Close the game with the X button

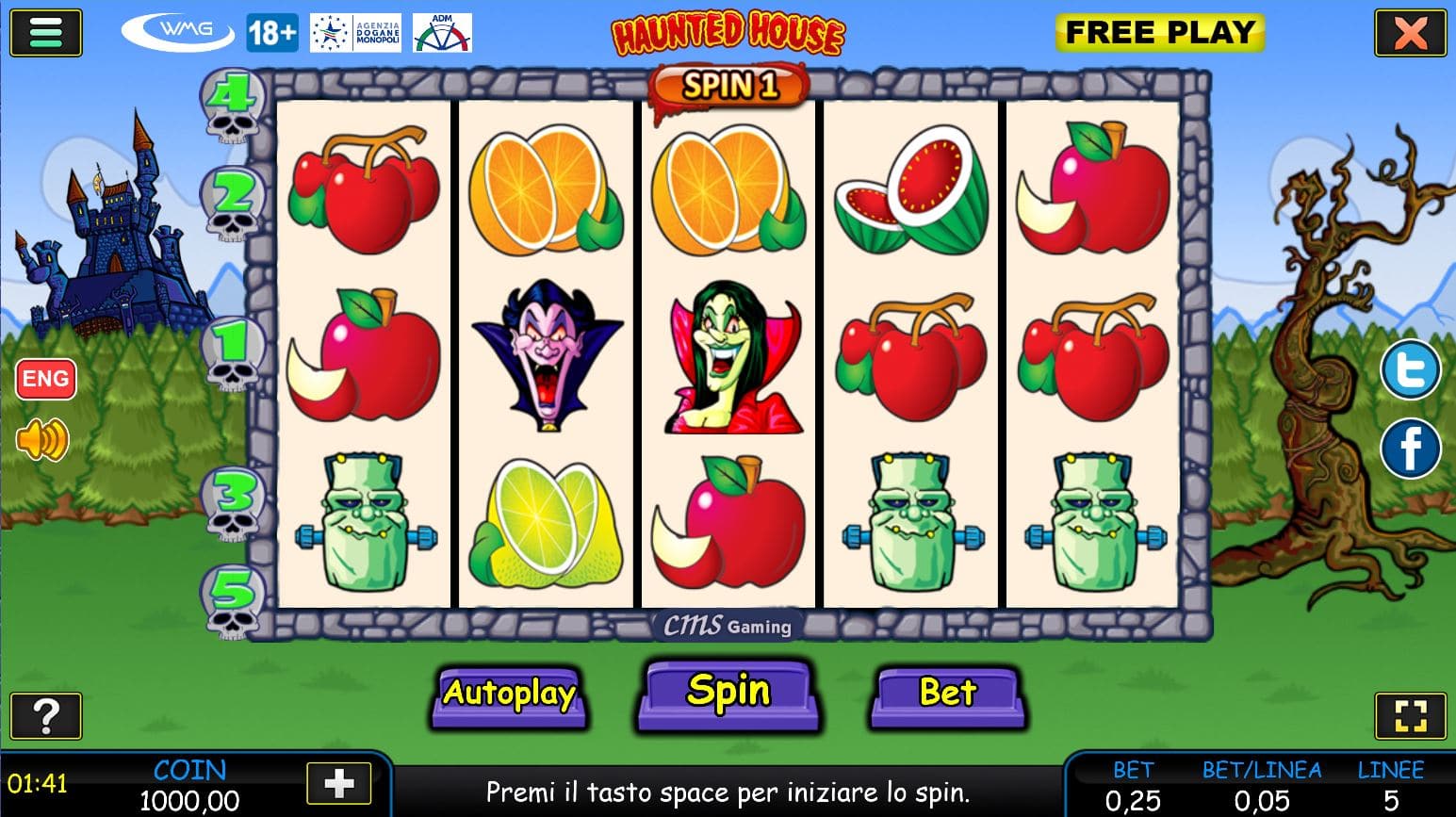1410,34
